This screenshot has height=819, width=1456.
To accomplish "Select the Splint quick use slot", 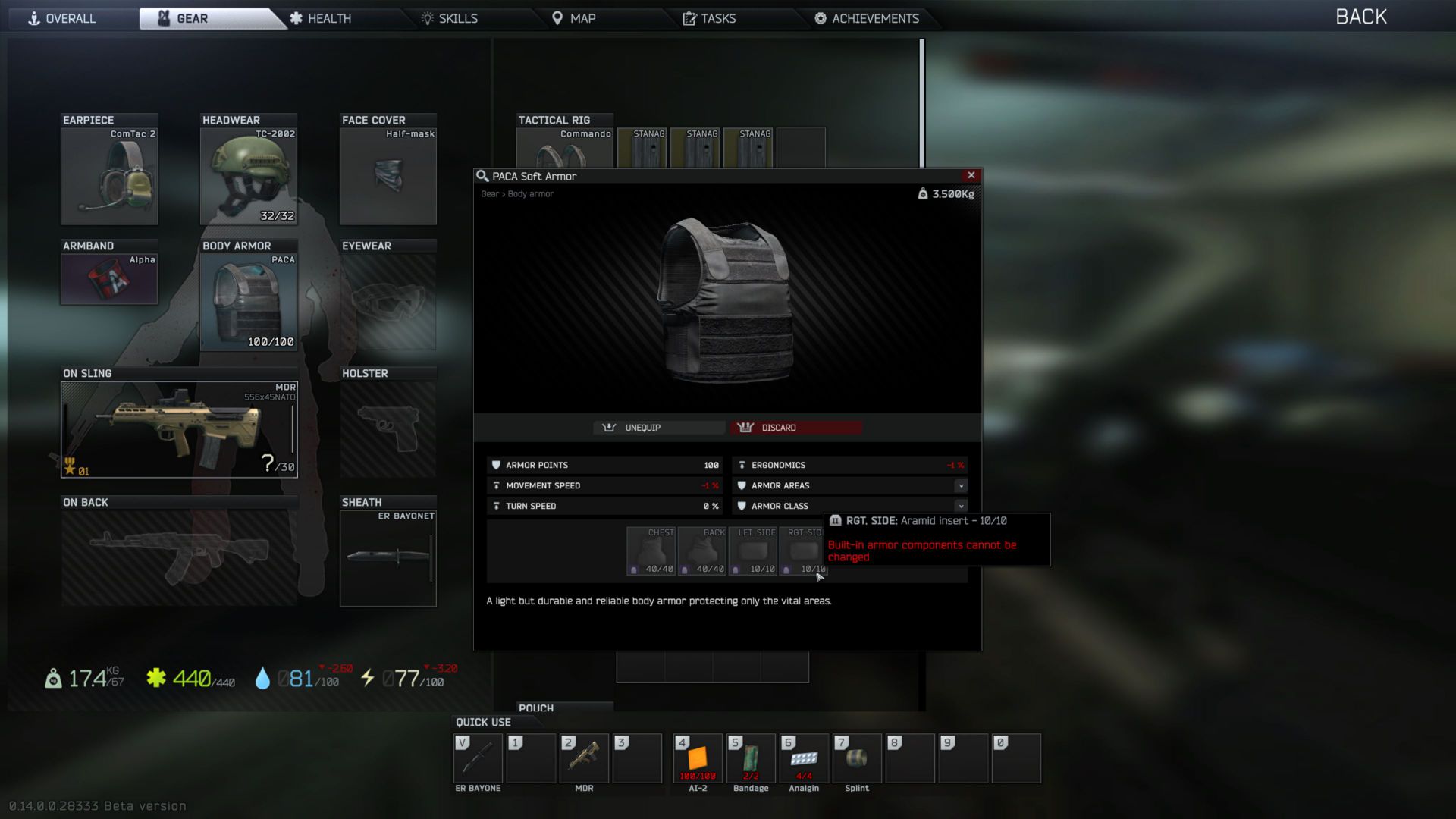I will pyautogui.click(x=857, y=758).
